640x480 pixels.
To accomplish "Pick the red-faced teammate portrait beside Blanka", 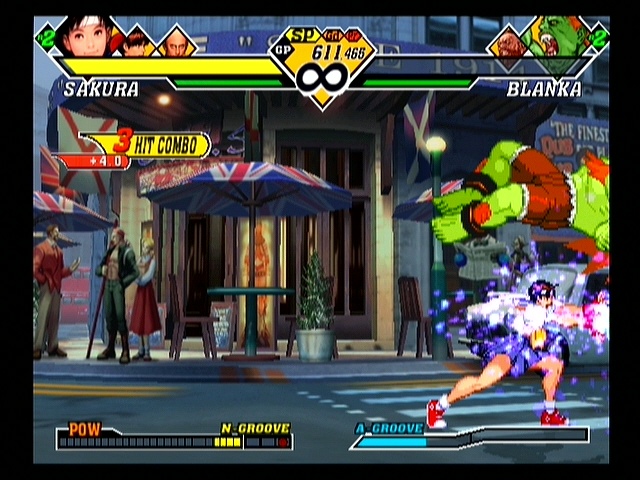I will click(x=507, y=43).
